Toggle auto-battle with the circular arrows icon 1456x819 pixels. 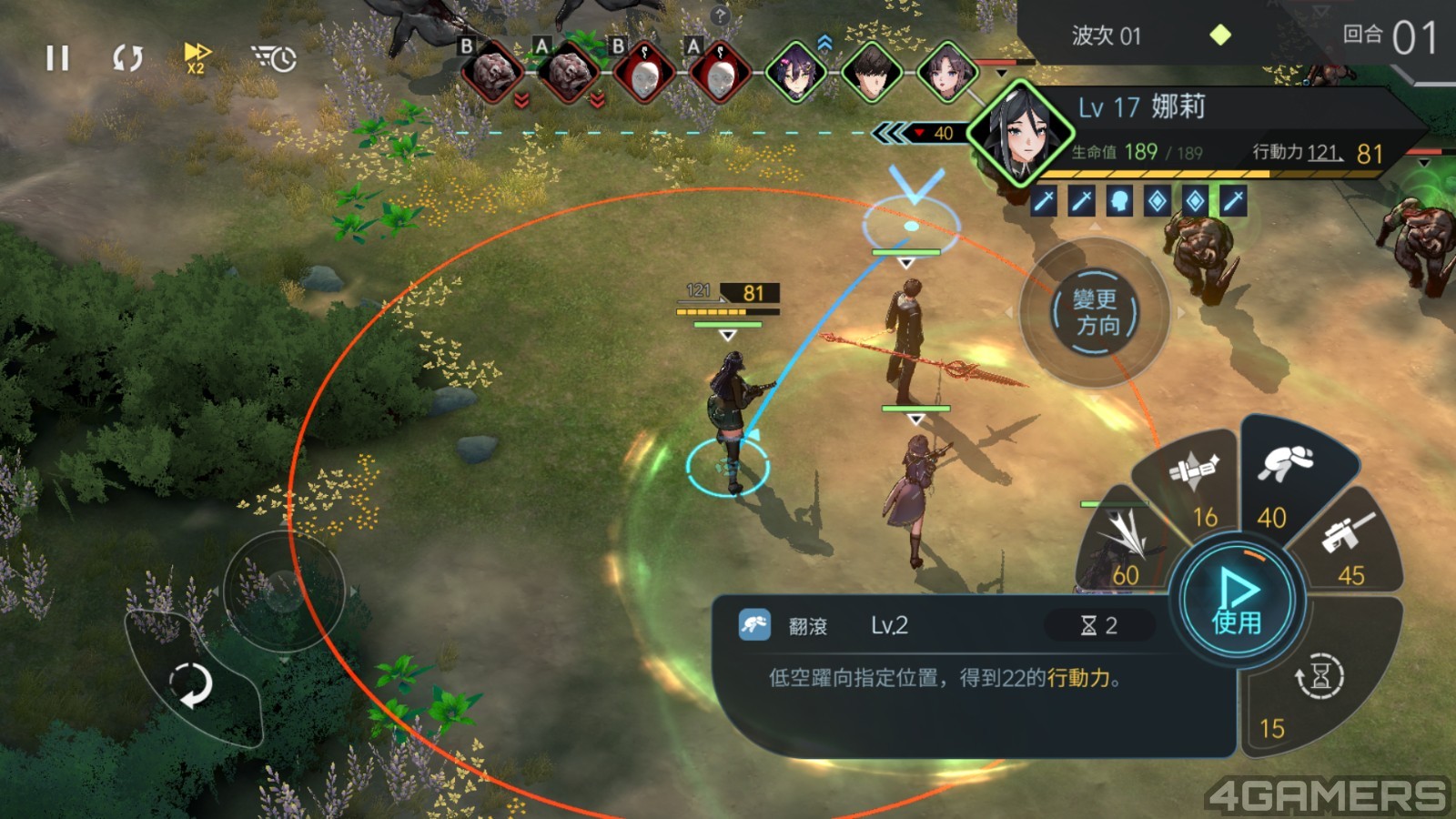(127, 59)
